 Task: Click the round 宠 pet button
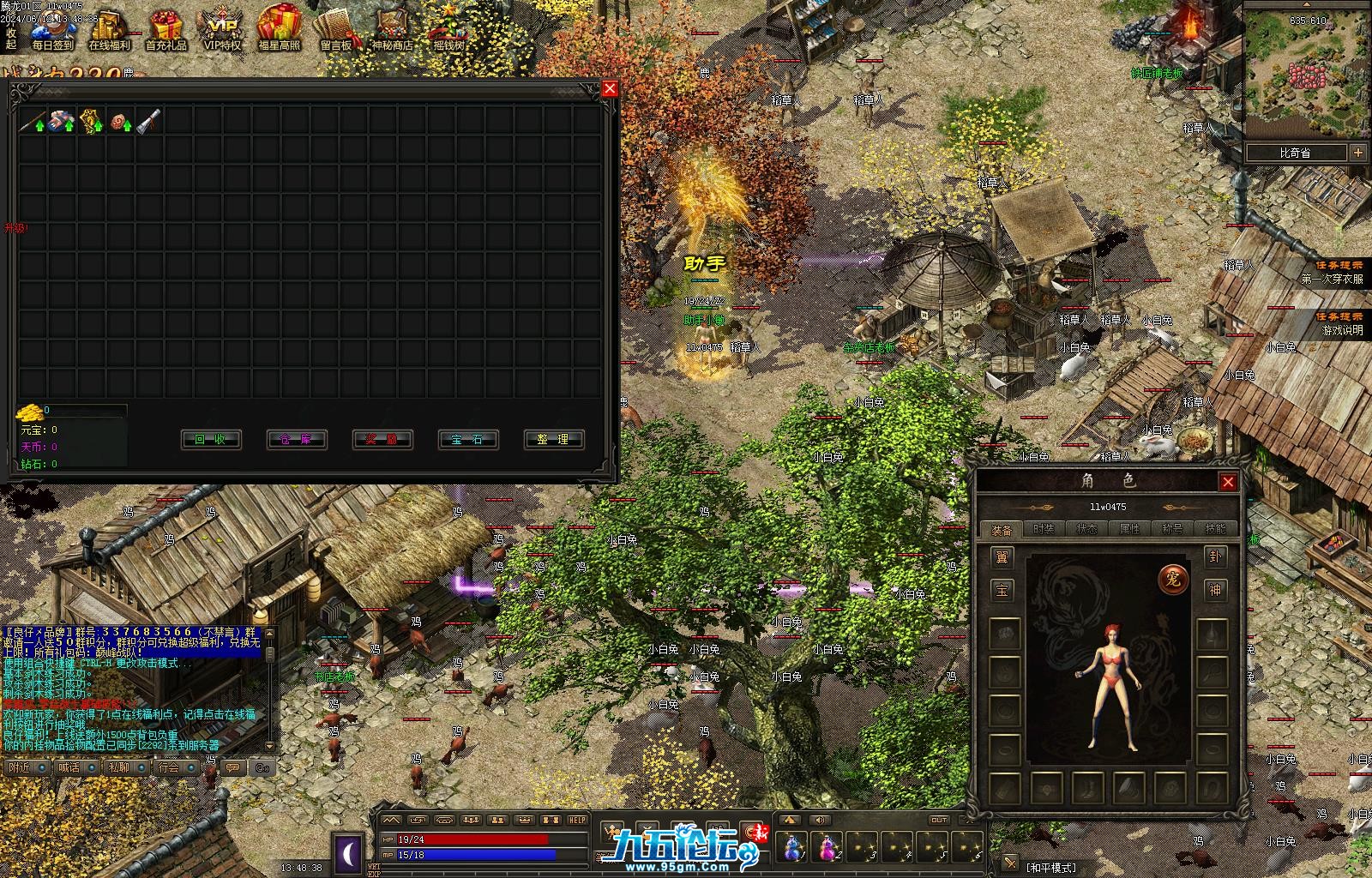coord(1172,580)
